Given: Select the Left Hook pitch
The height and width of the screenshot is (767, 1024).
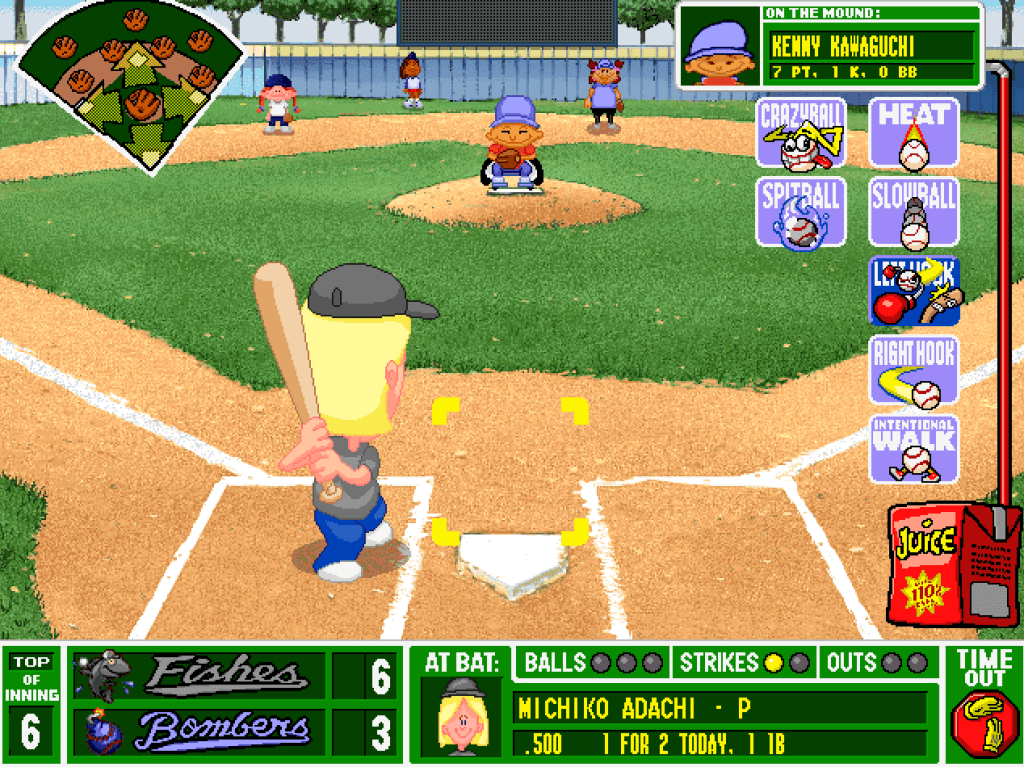Looking at the screenshot, I should point(913,291).
